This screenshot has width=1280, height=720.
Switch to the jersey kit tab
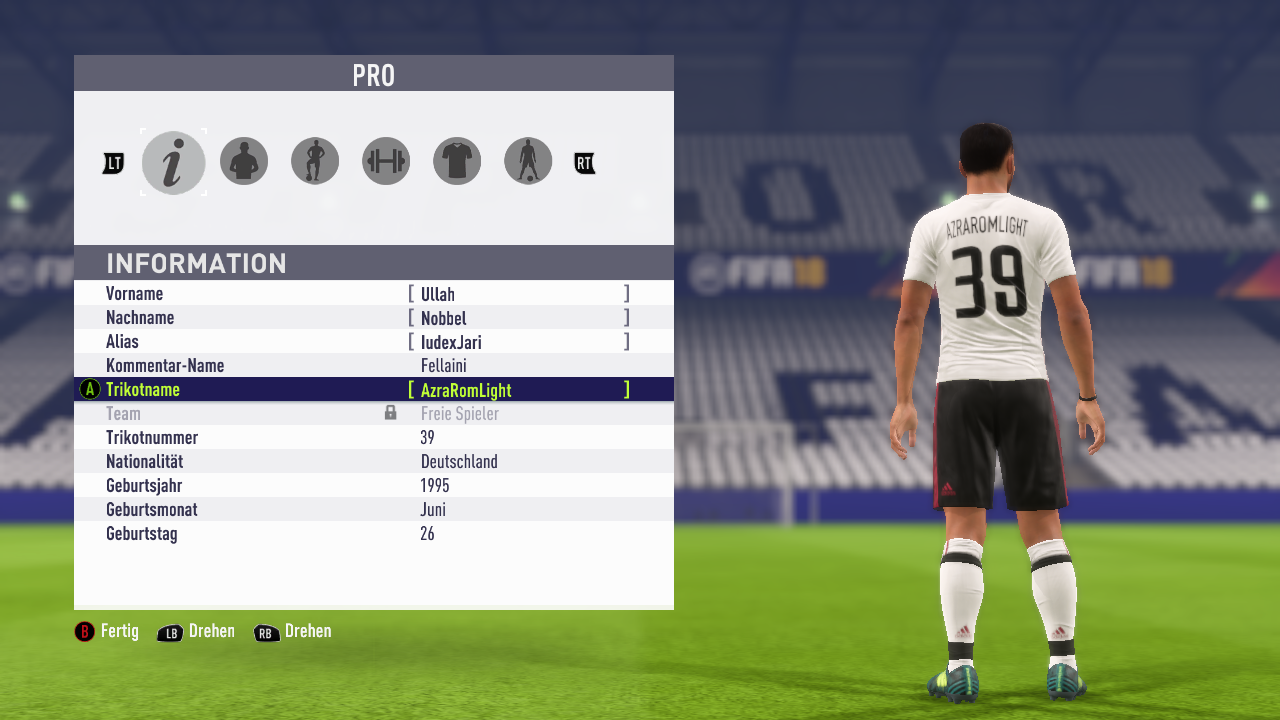[457, 161]
